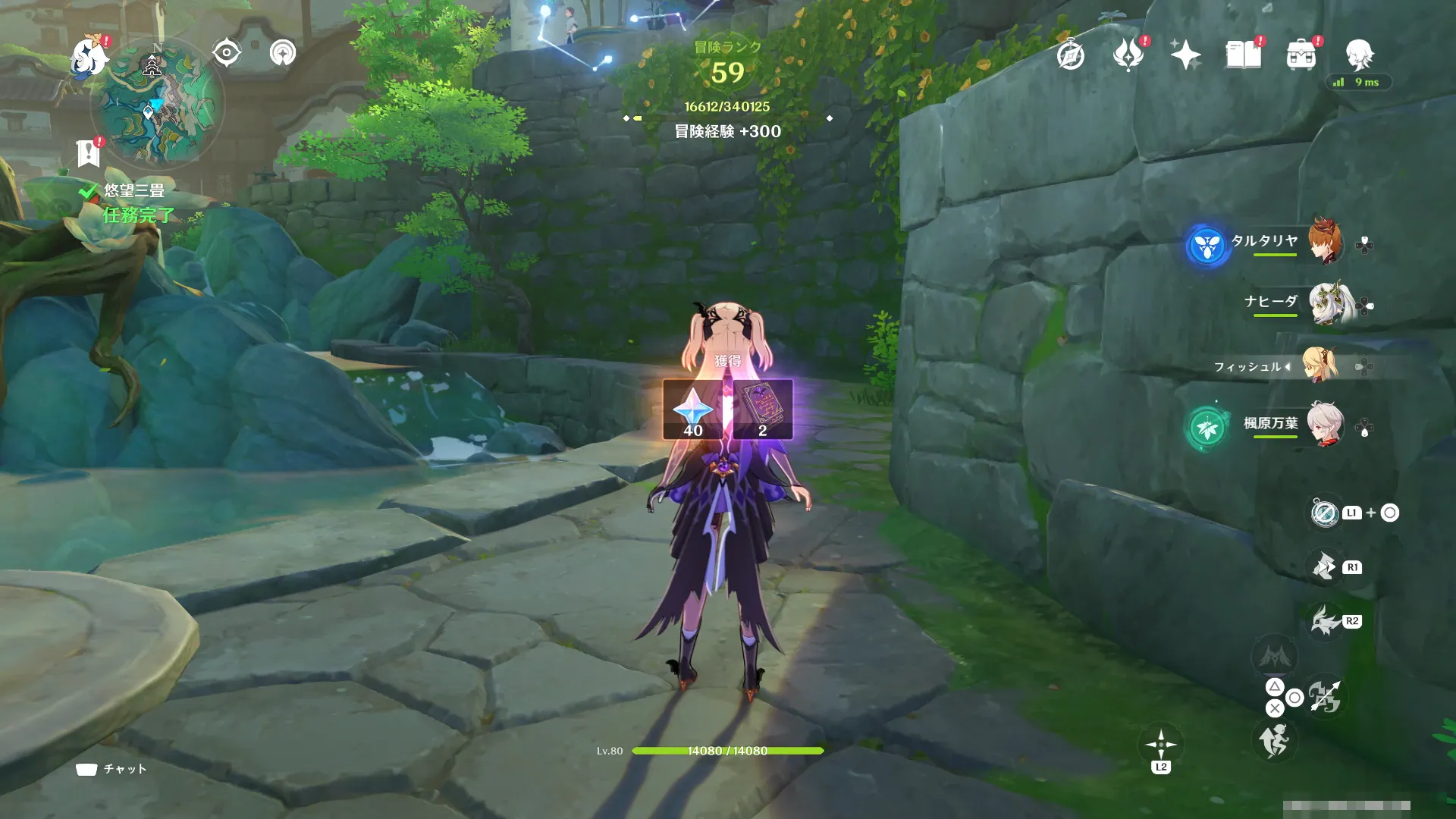This screenshot has height=819, width=1456.
Task: Open the Paimon menu icon
Action: (x=89, y=58)
